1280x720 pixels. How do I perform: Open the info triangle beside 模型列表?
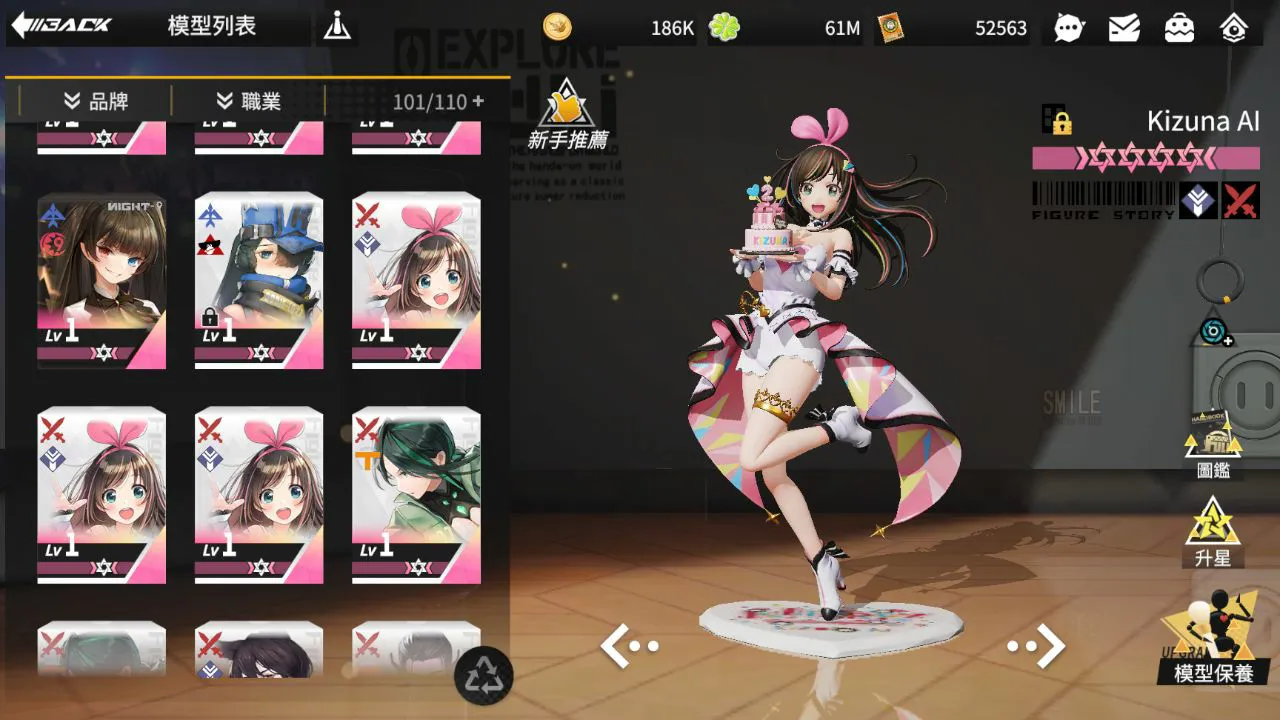(337, 27)
